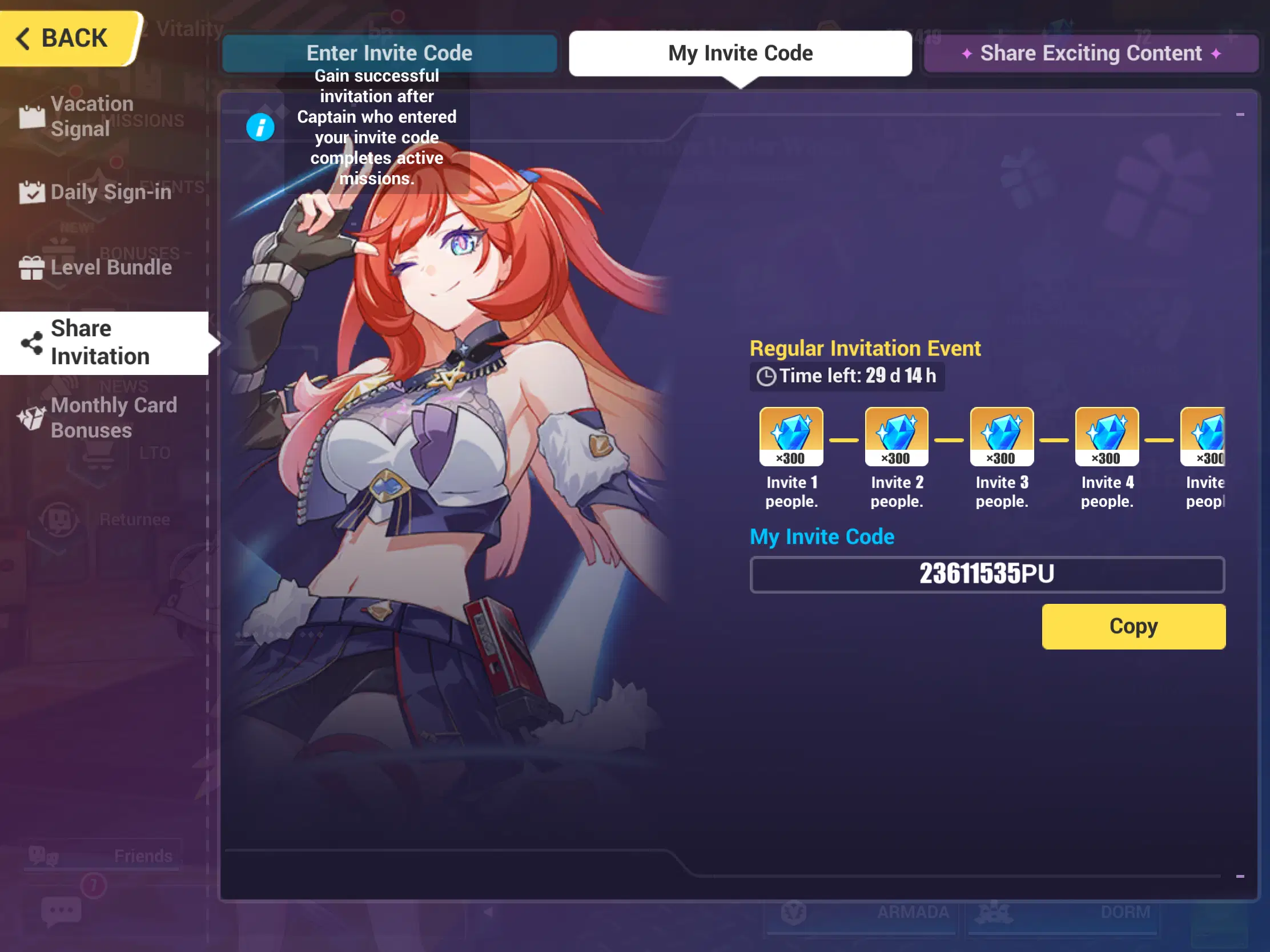Screen dimensions: 1270x952
Task: Claim the Invite 2 people crystal reward
Action: (x=896, y=436)
